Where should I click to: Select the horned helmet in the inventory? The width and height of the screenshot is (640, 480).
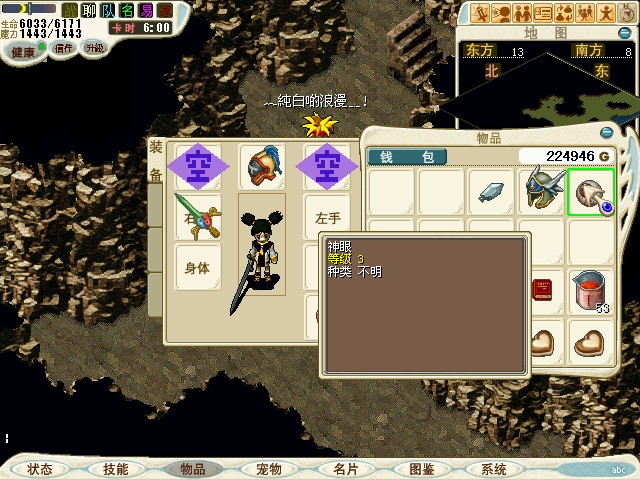click(x=542, y=191)
